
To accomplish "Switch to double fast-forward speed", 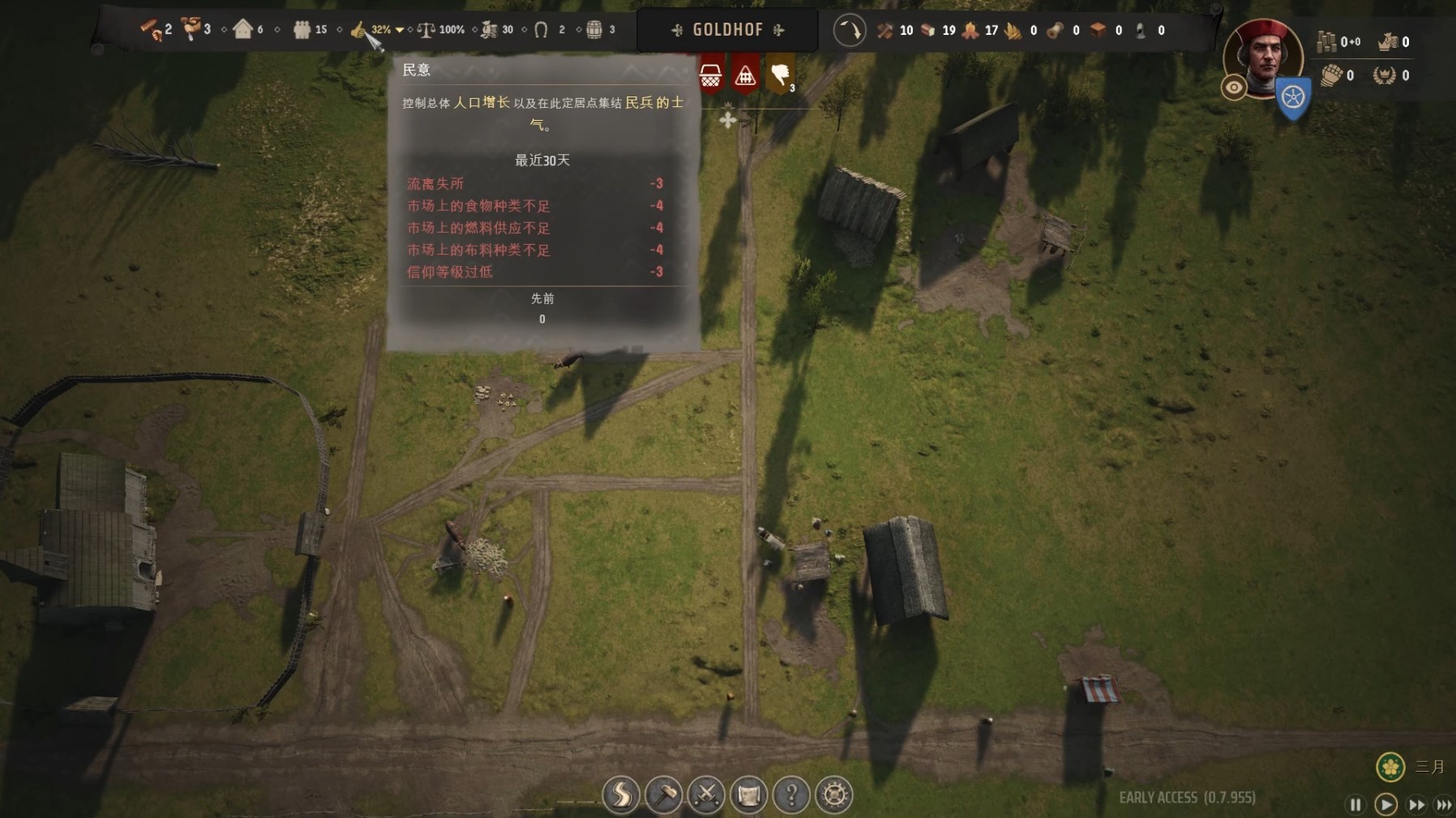I will tap(1416, 804).
